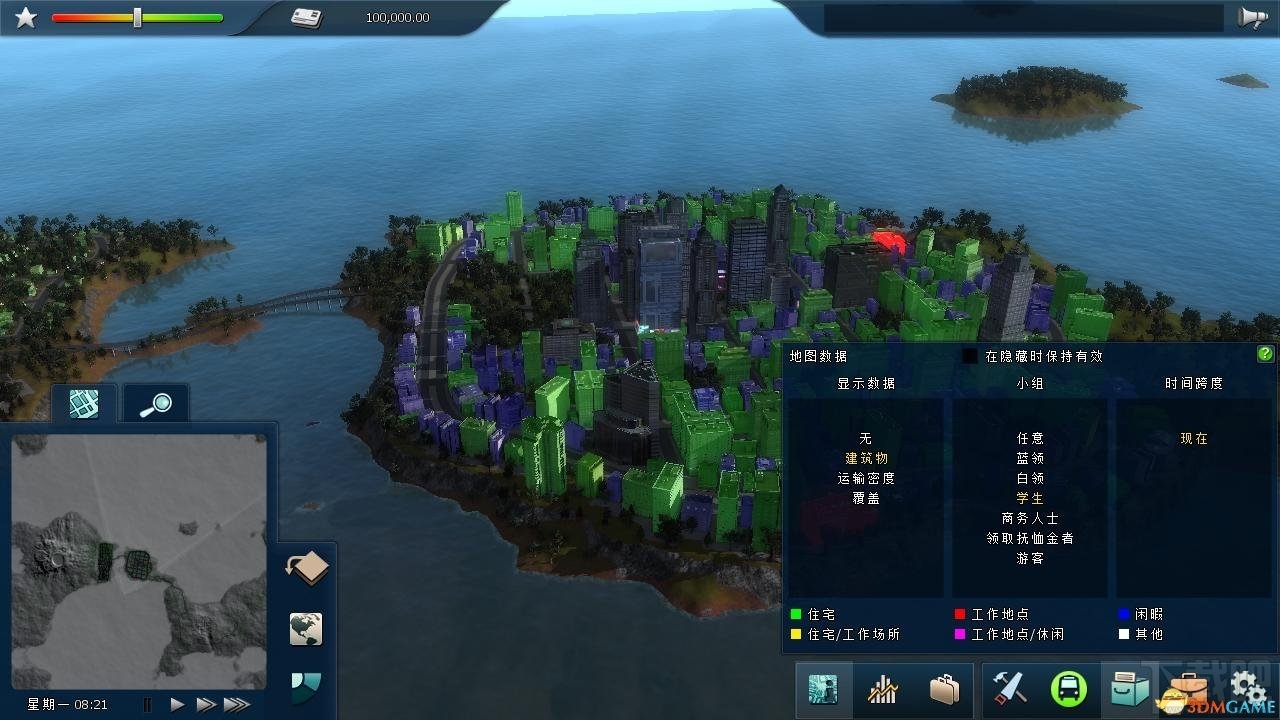Switch to the map tab above the minimap

(83, 402)
